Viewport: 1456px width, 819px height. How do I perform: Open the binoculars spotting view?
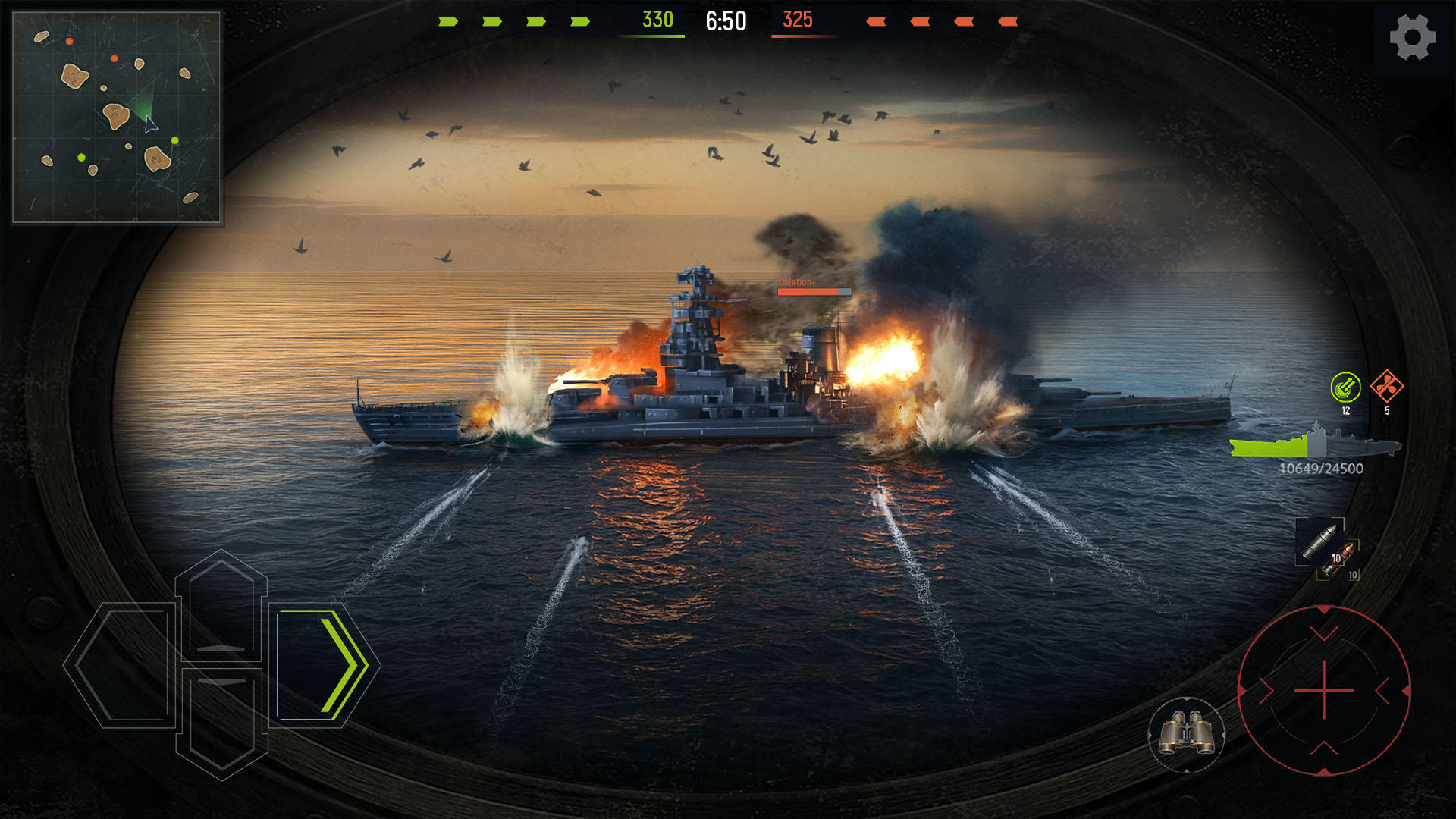pos(1185,736)
